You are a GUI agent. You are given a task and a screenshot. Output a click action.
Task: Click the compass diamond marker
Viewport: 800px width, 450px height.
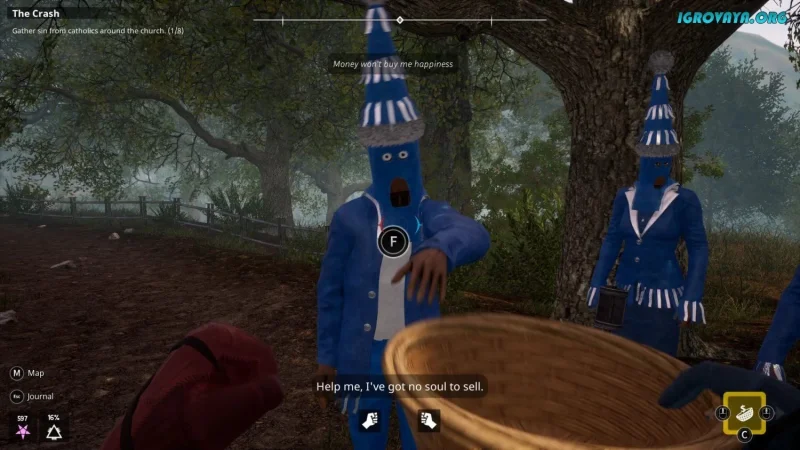point(400,20)
